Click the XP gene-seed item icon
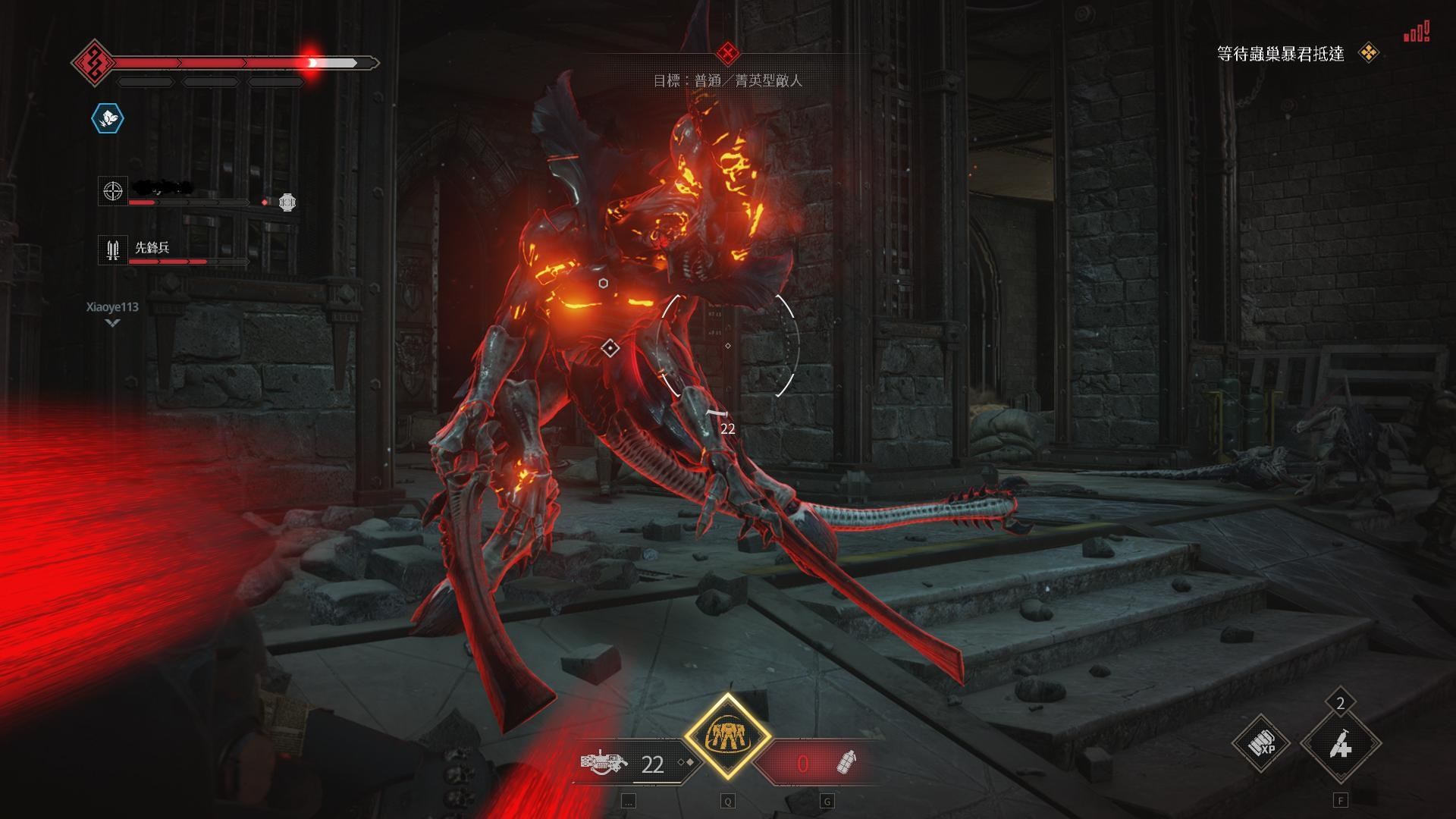The height and width of the screenshot is (819, 1456). [x=1262, y=744]
